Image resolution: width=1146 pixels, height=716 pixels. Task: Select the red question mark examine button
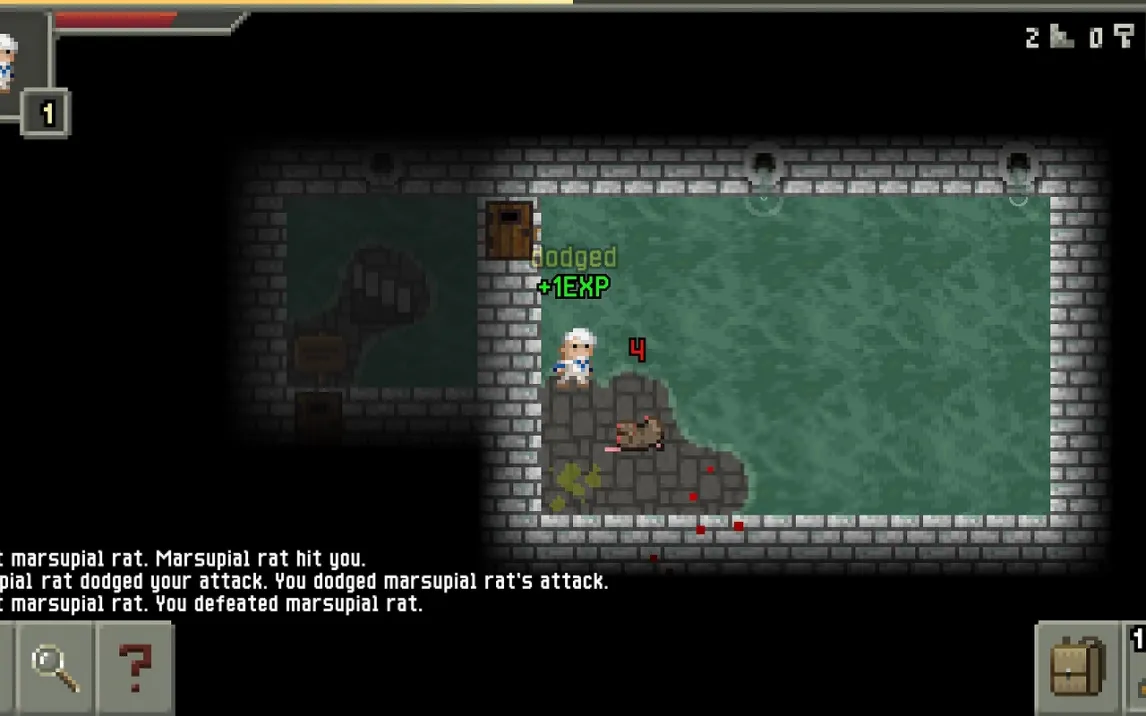pos(135,668)
